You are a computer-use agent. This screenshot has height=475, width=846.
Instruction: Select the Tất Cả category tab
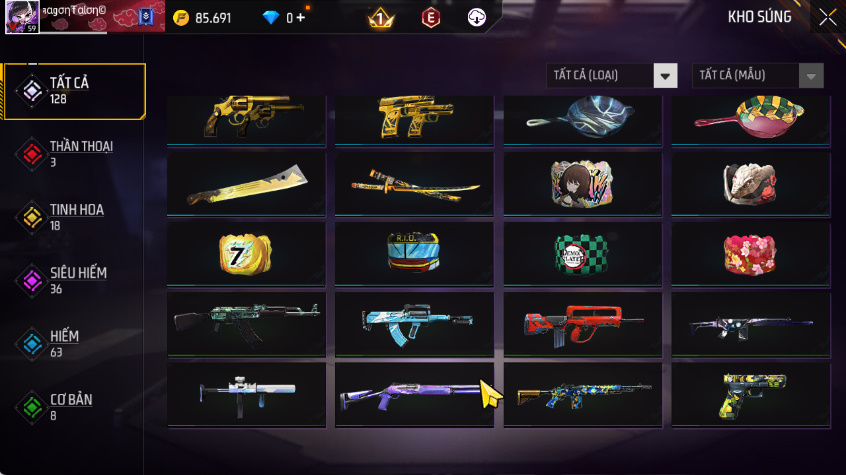(x=72, y=91)
